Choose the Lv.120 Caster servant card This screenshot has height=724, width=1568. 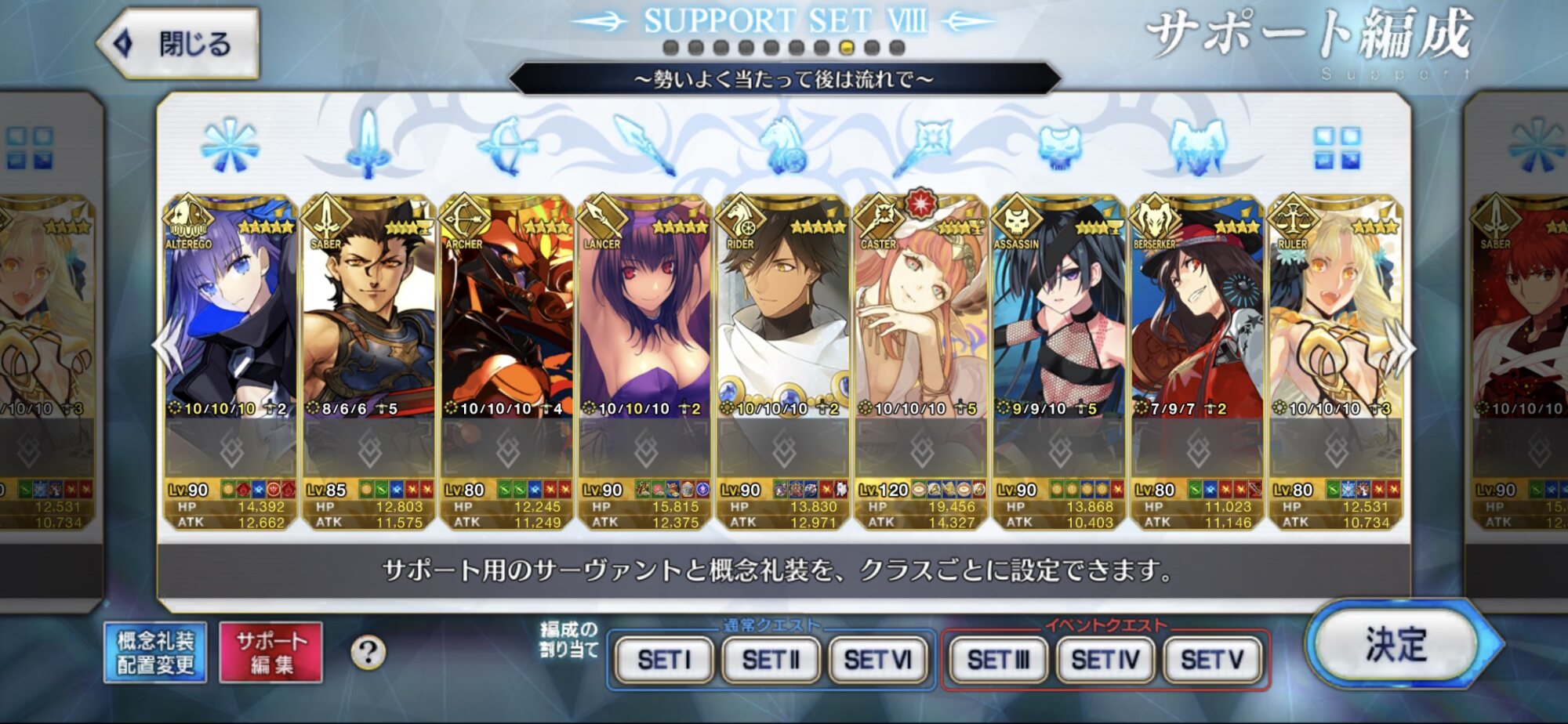pyautogui.click(x=920, y=329)
